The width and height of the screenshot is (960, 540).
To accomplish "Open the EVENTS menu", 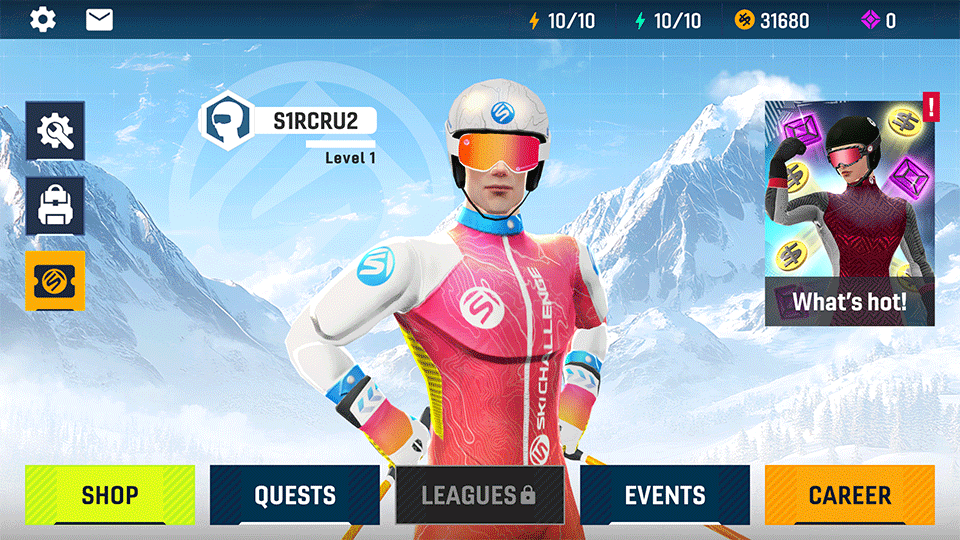I will (x=665, y=495).
